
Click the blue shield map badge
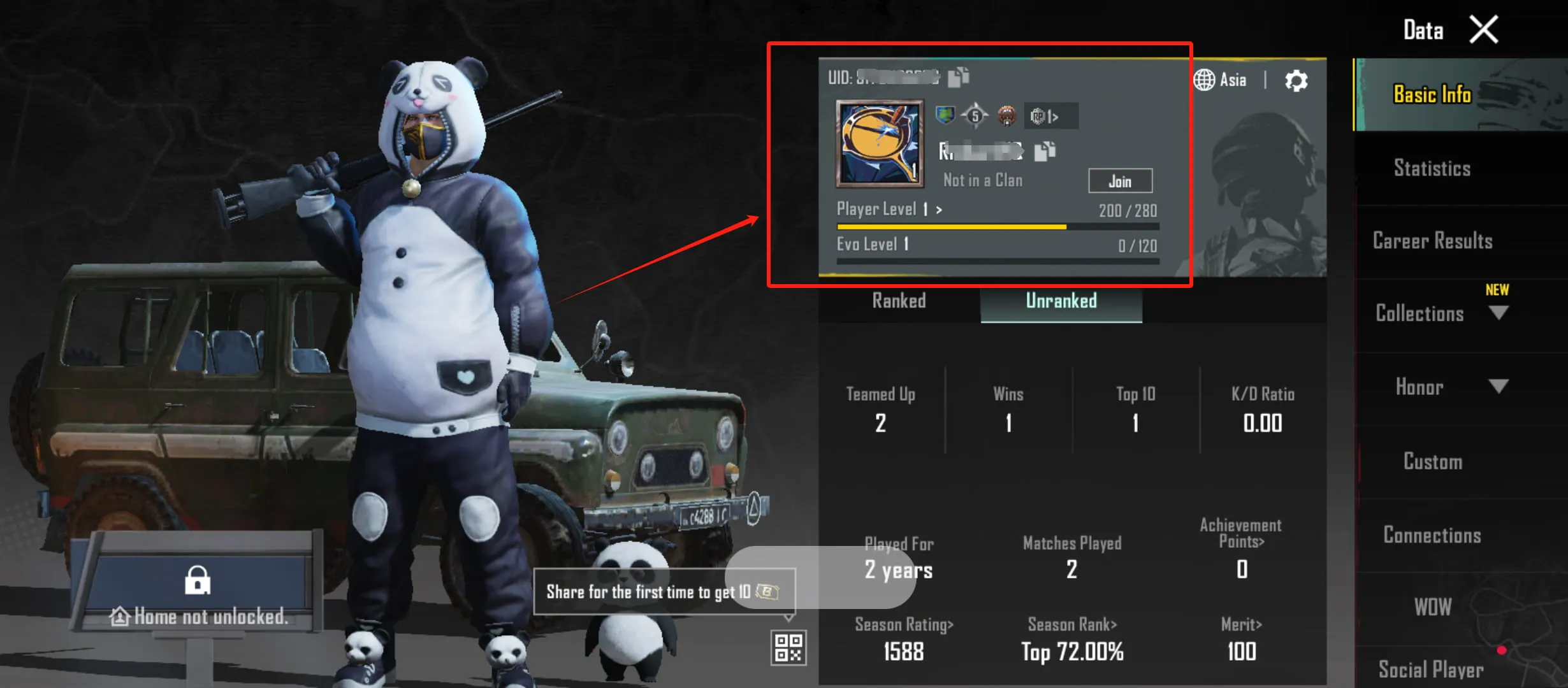click(945, 116)
